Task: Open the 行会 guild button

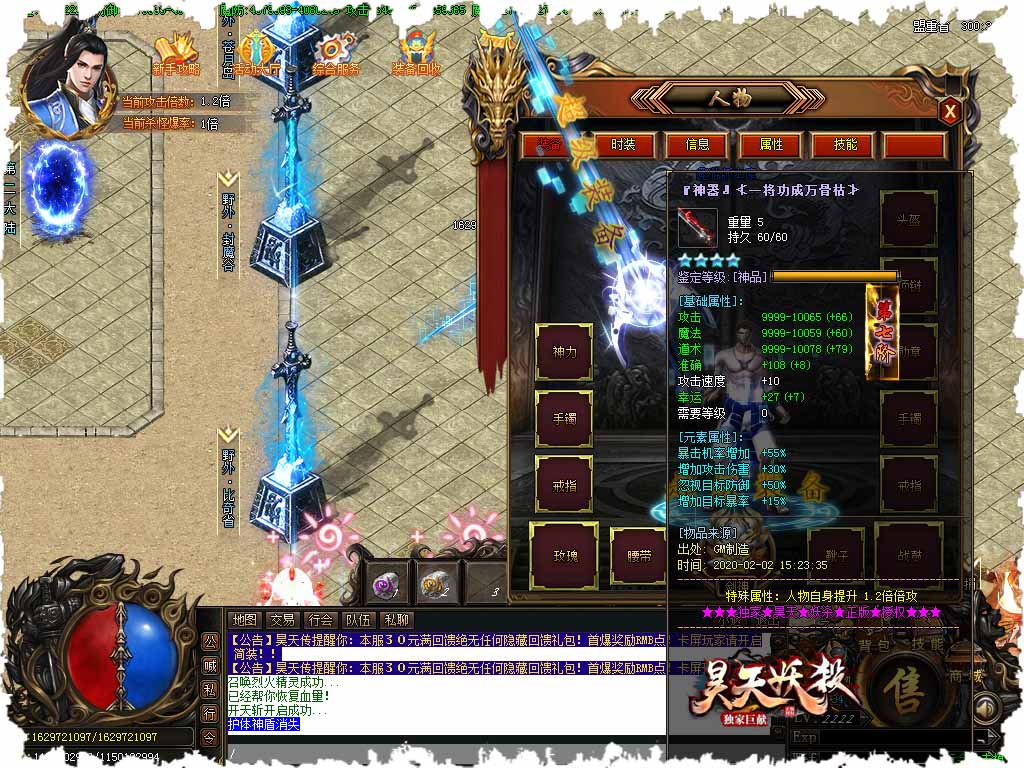Action: coord(320,620)
